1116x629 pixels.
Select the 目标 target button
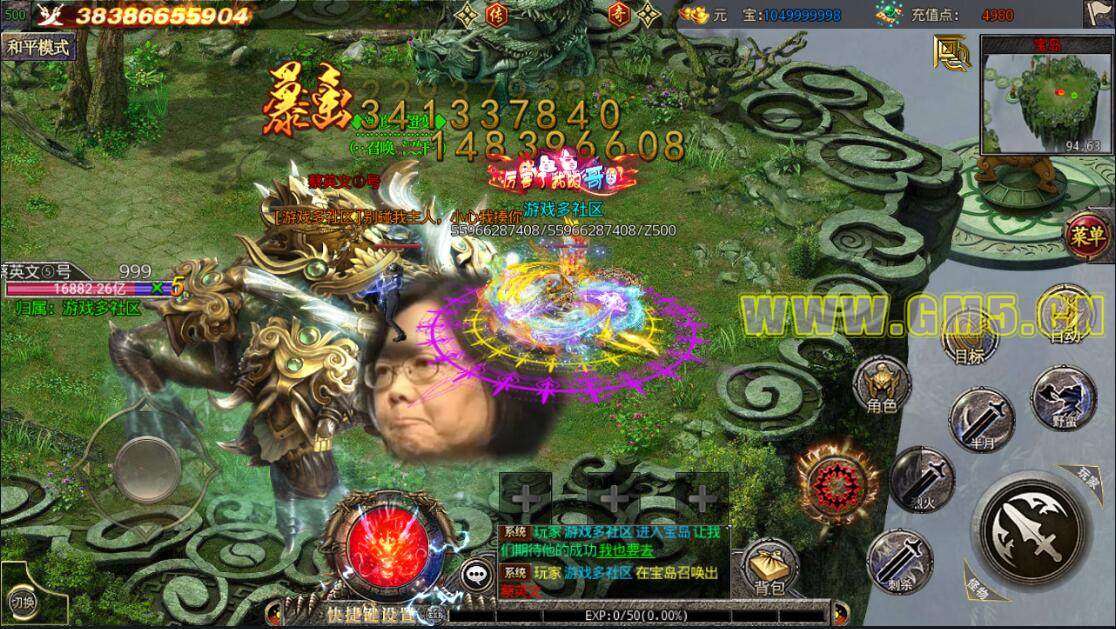(x=968, y=340)
